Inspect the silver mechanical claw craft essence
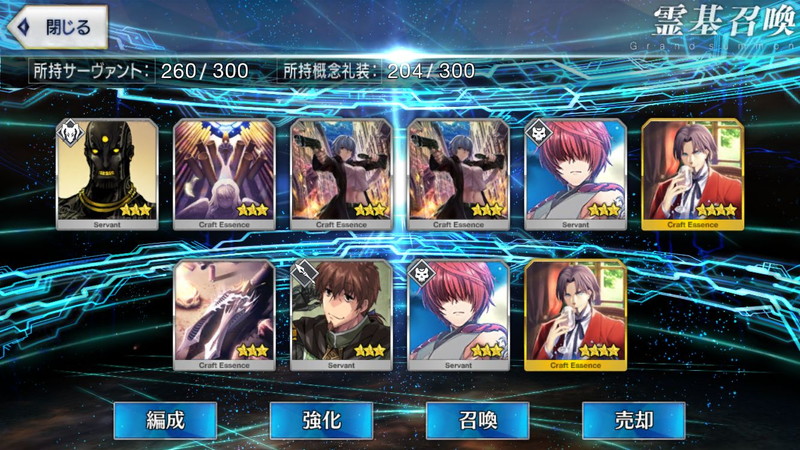800x450 pixels. (224, 314)
